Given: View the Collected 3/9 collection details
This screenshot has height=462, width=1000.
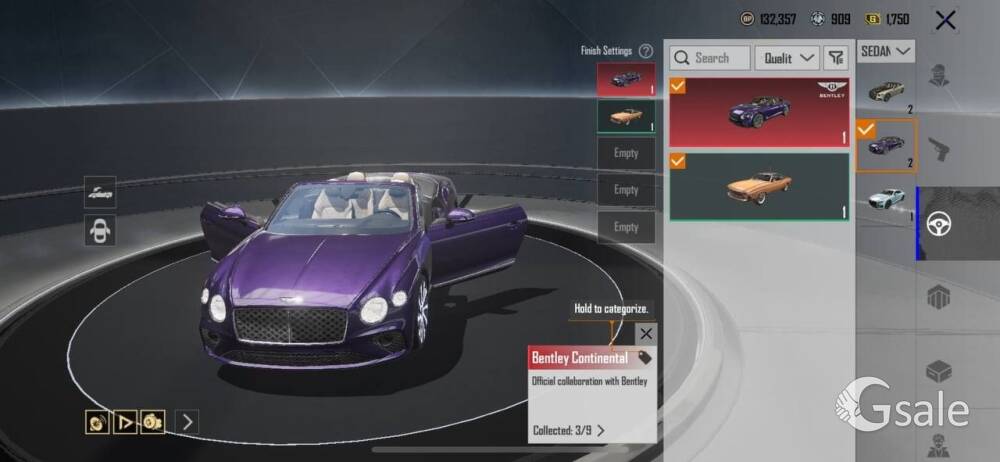Looking at the screenshot, I should pos(568,431).
